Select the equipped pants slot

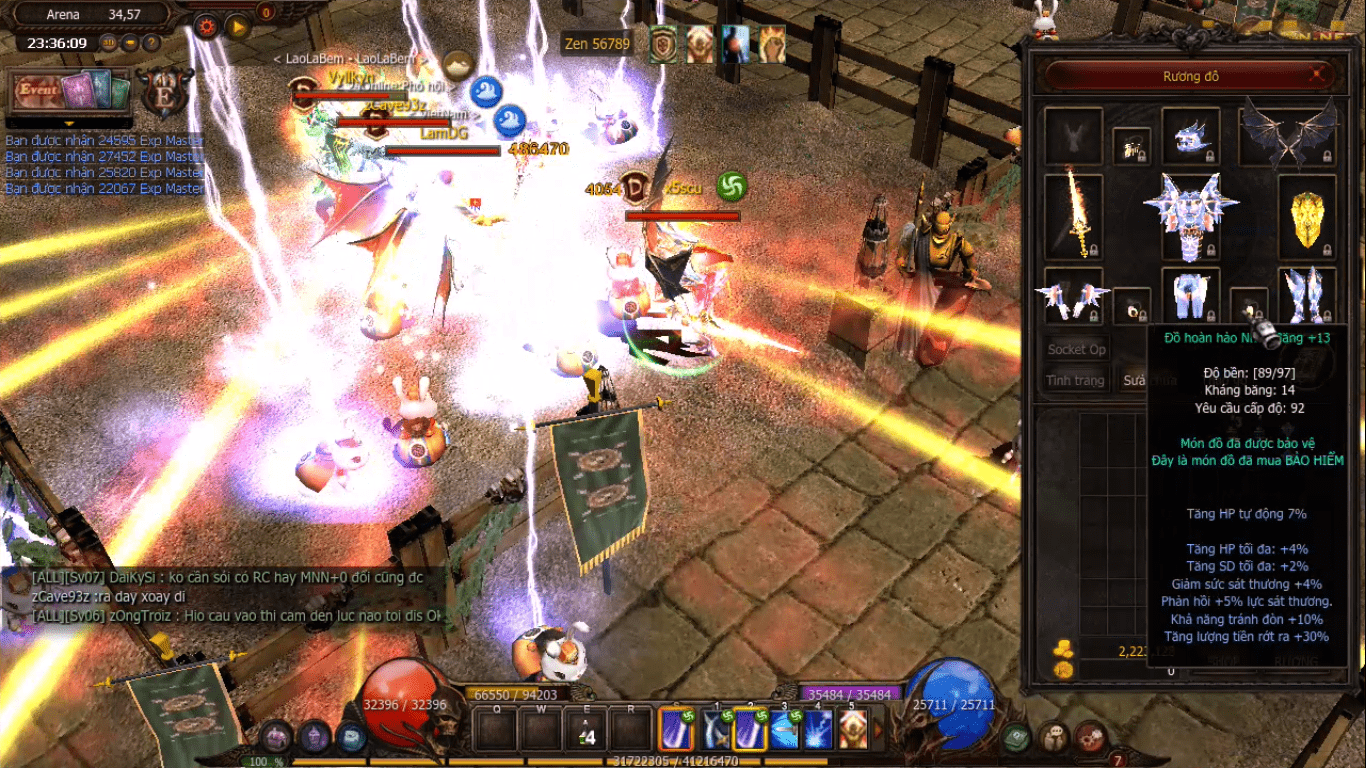(x=1190, y=295)
